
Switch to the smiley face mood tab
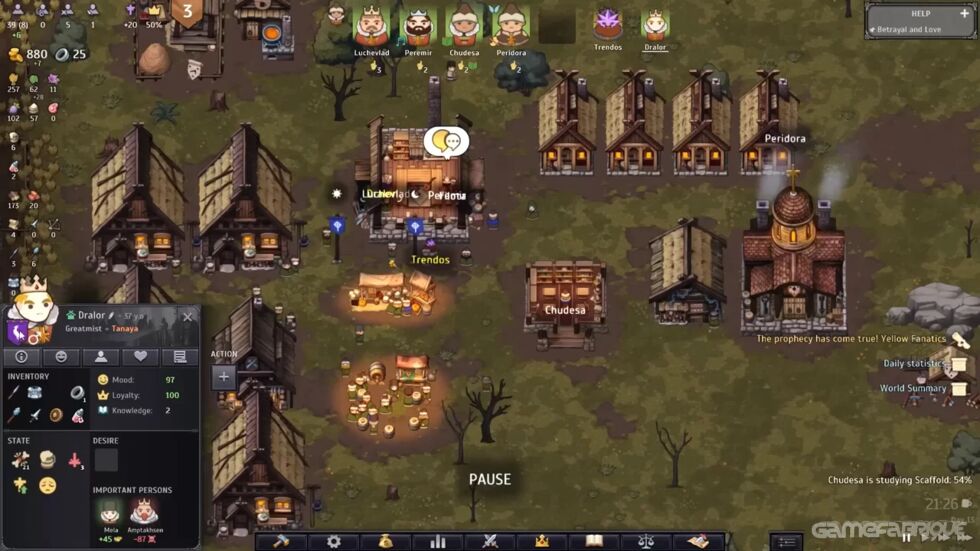coord(61,357)
